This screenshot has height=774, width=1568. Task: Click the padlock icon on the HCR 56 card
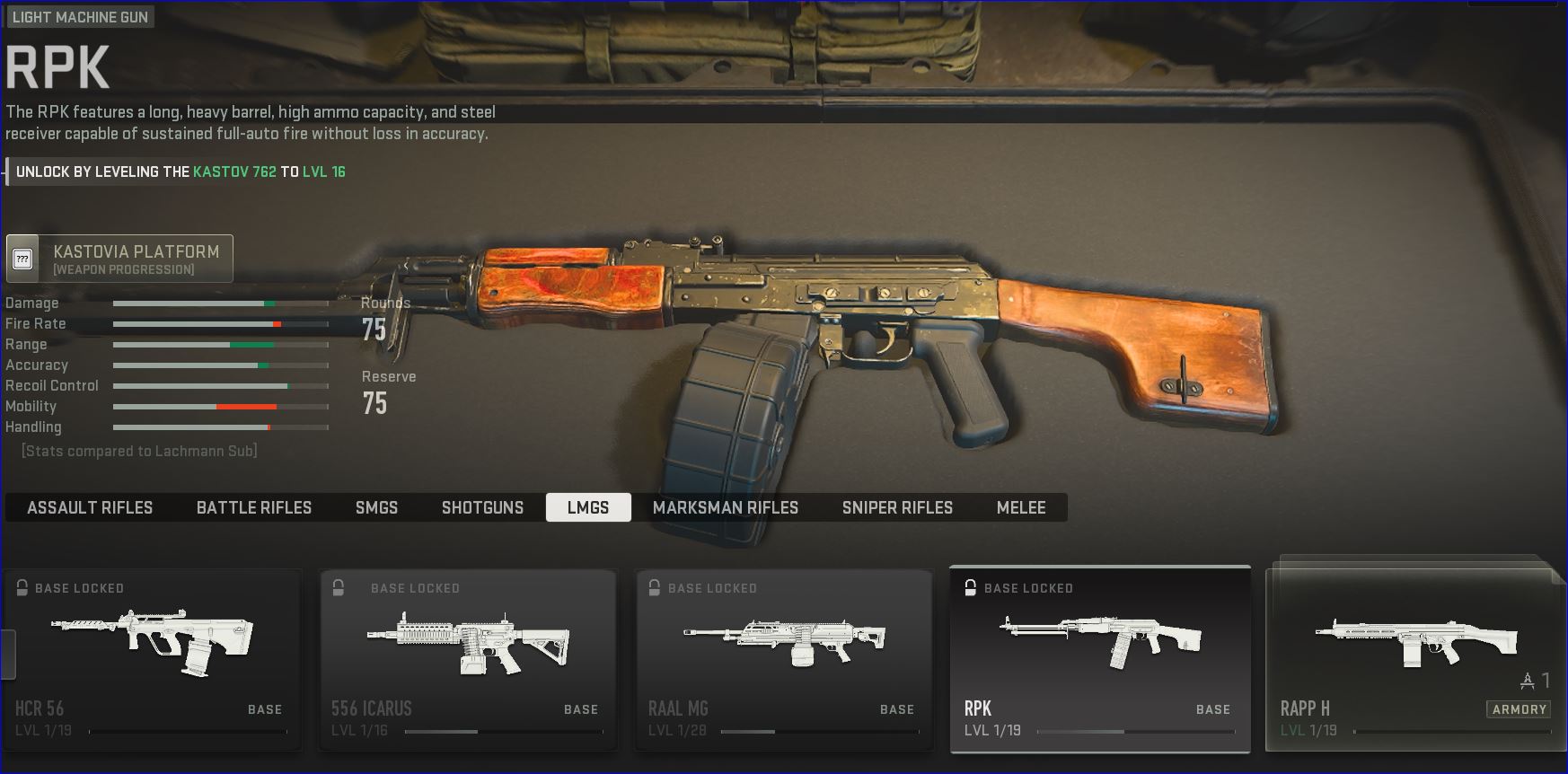(20, 588)
